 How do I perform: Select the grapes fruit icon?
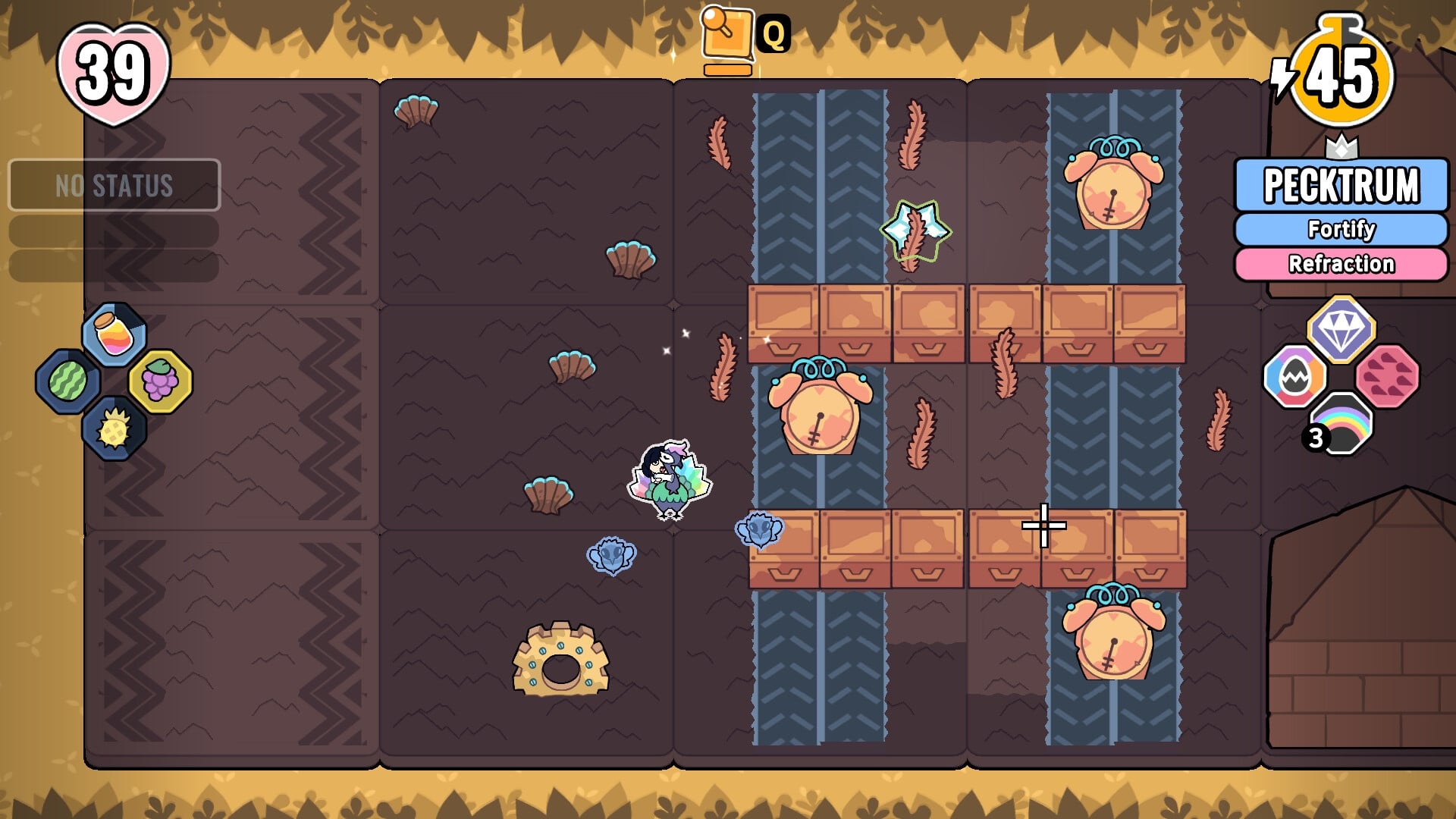tap(162, 383)
